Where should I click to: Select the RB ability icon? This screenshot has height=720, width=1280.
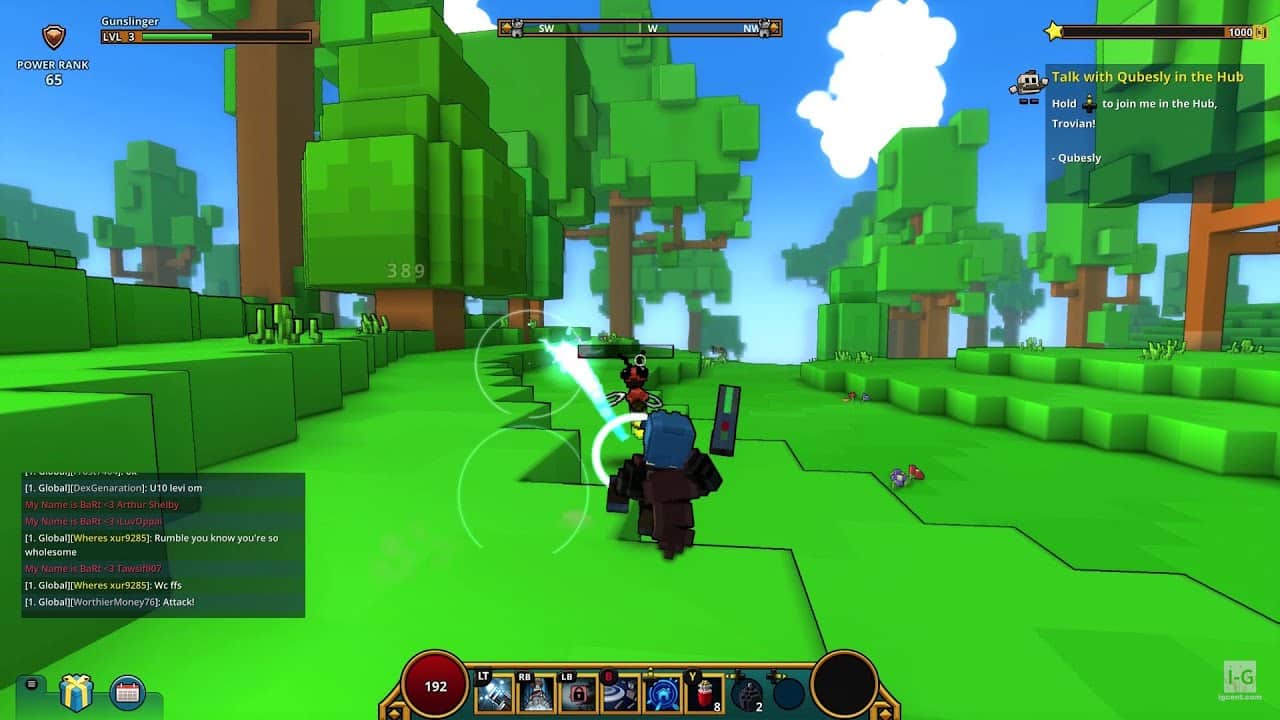[x=537, y=692]
